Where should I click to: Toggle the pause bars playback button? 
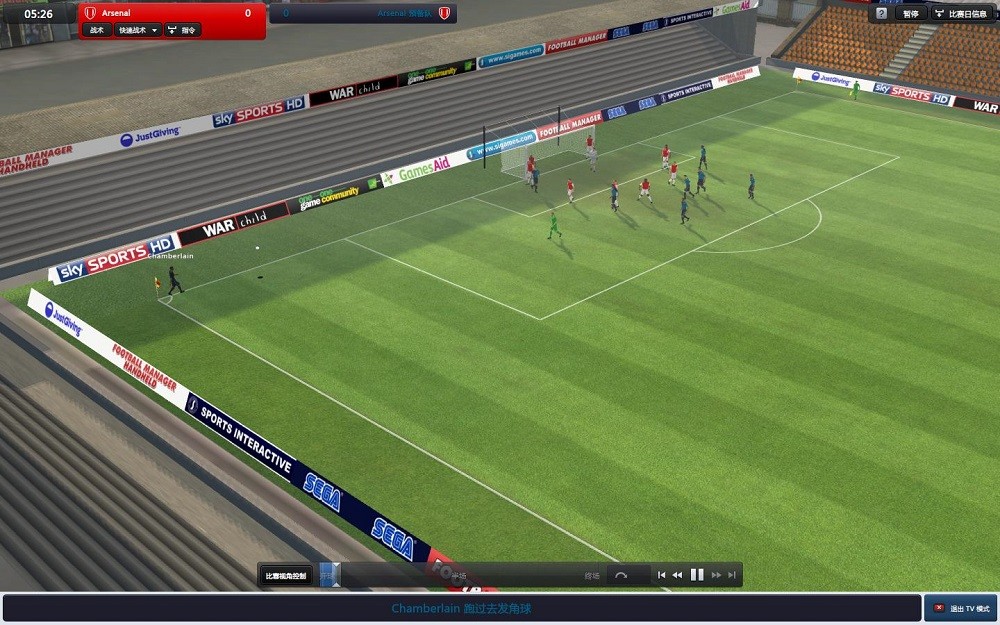pos(697,575)
